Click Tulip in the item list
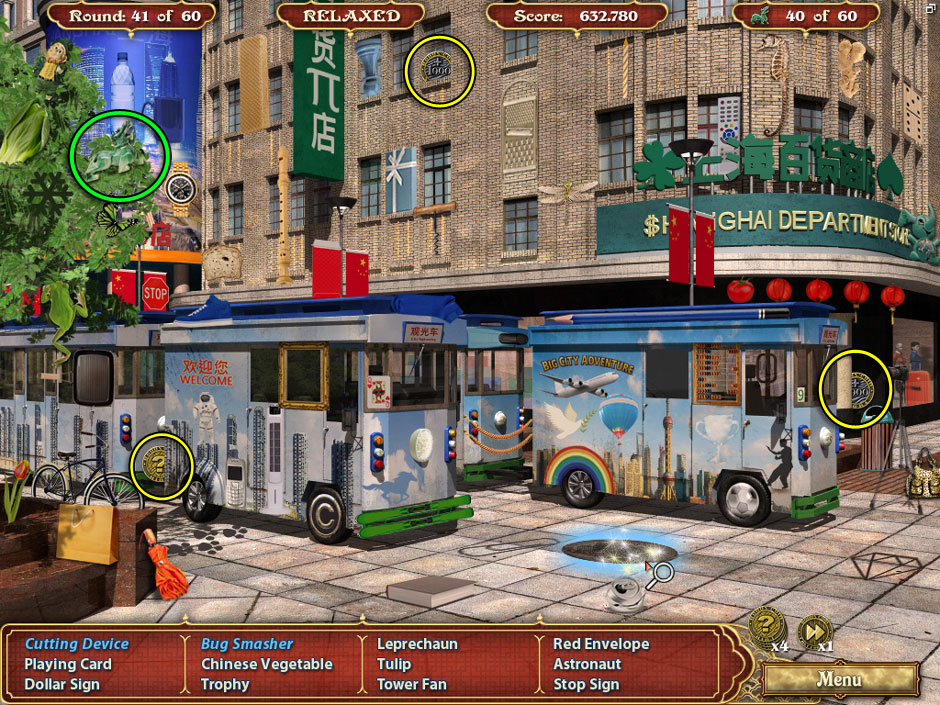This screenshot has width=940, height=705. click(x=394, y=664)
